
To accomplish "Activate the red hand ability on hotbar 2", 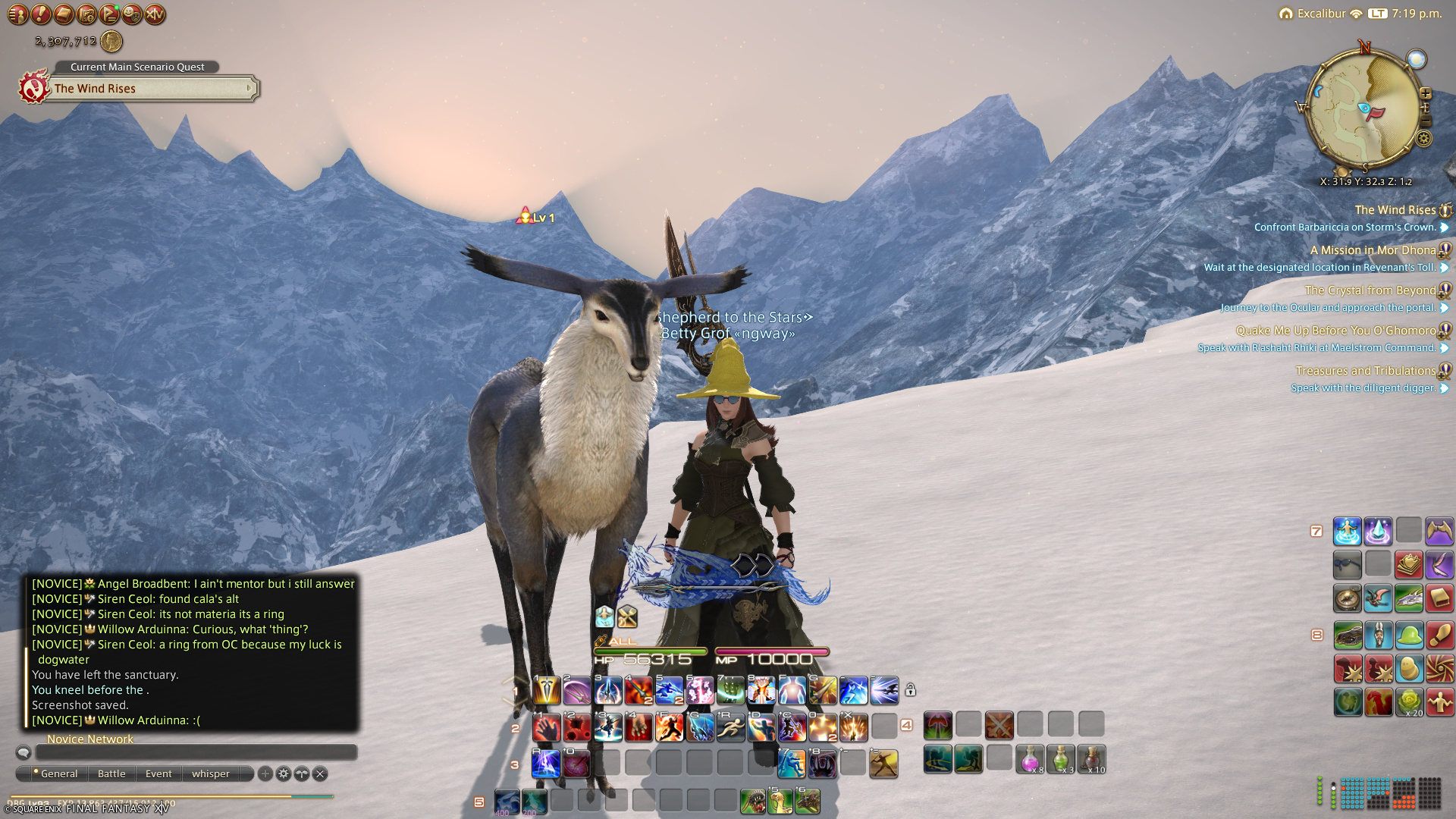I will click(x=546, y=727).
